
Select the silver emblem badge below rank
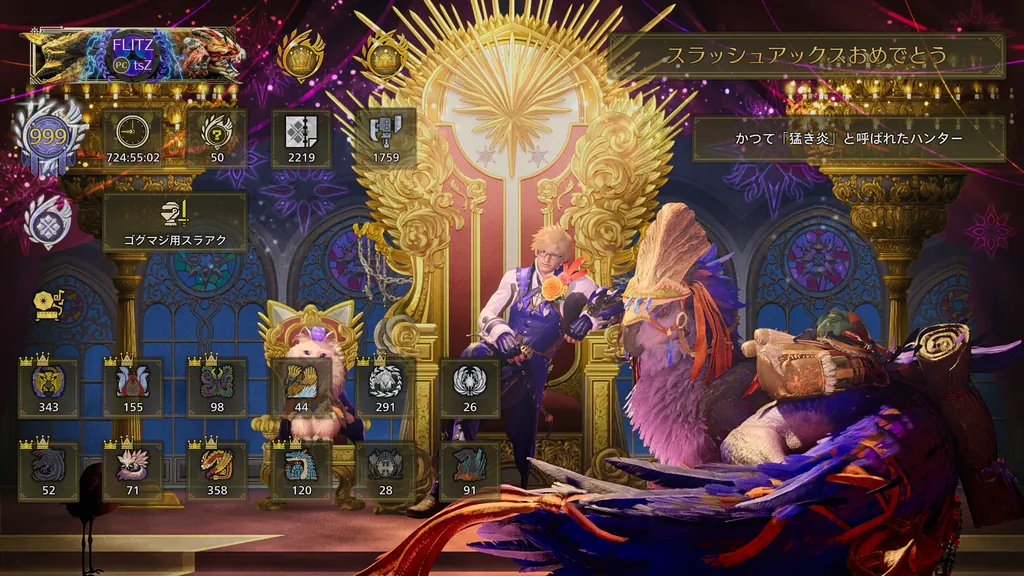pos(47,221)
